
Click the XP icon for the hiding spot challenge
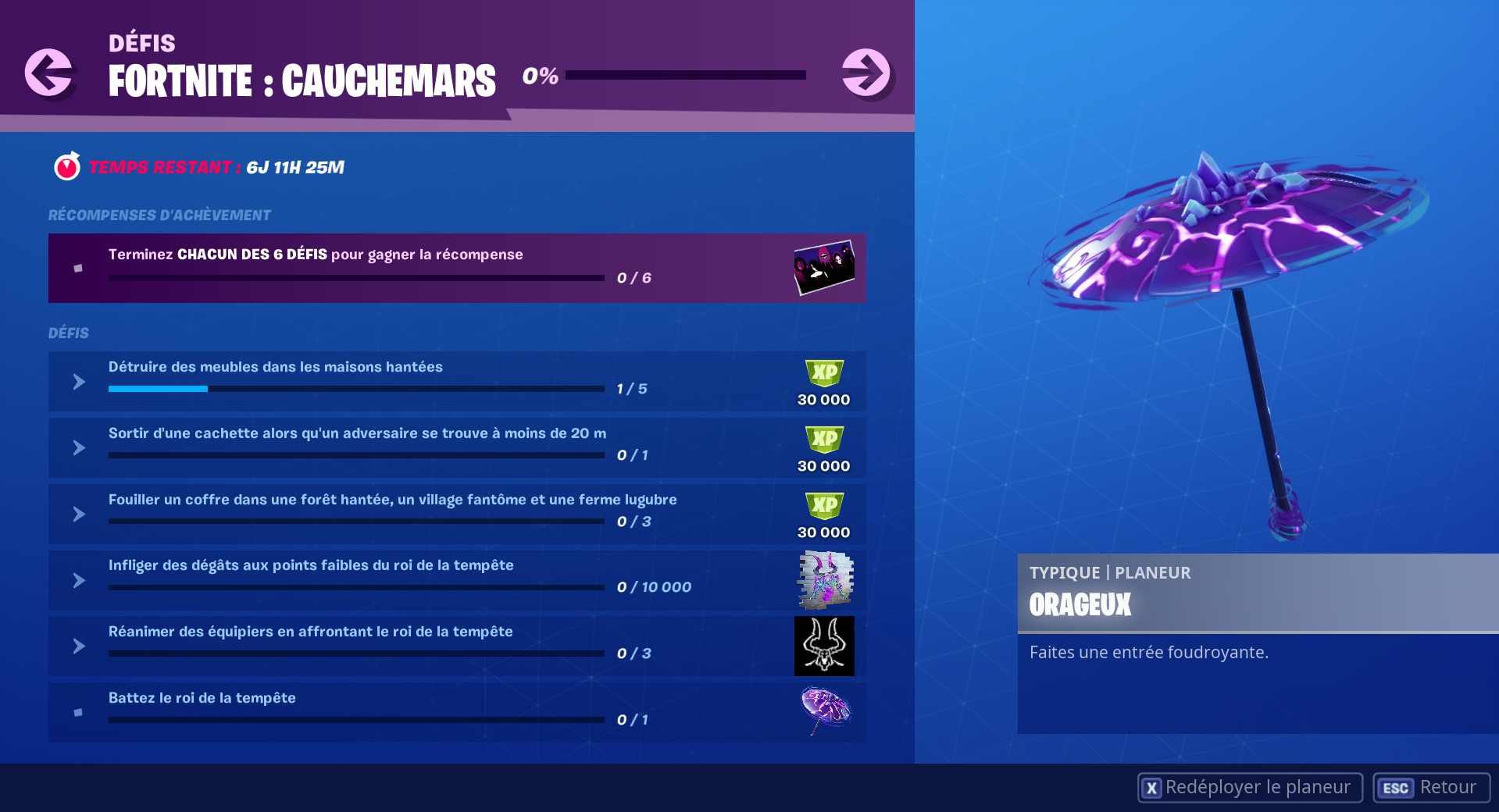(823, 447)
